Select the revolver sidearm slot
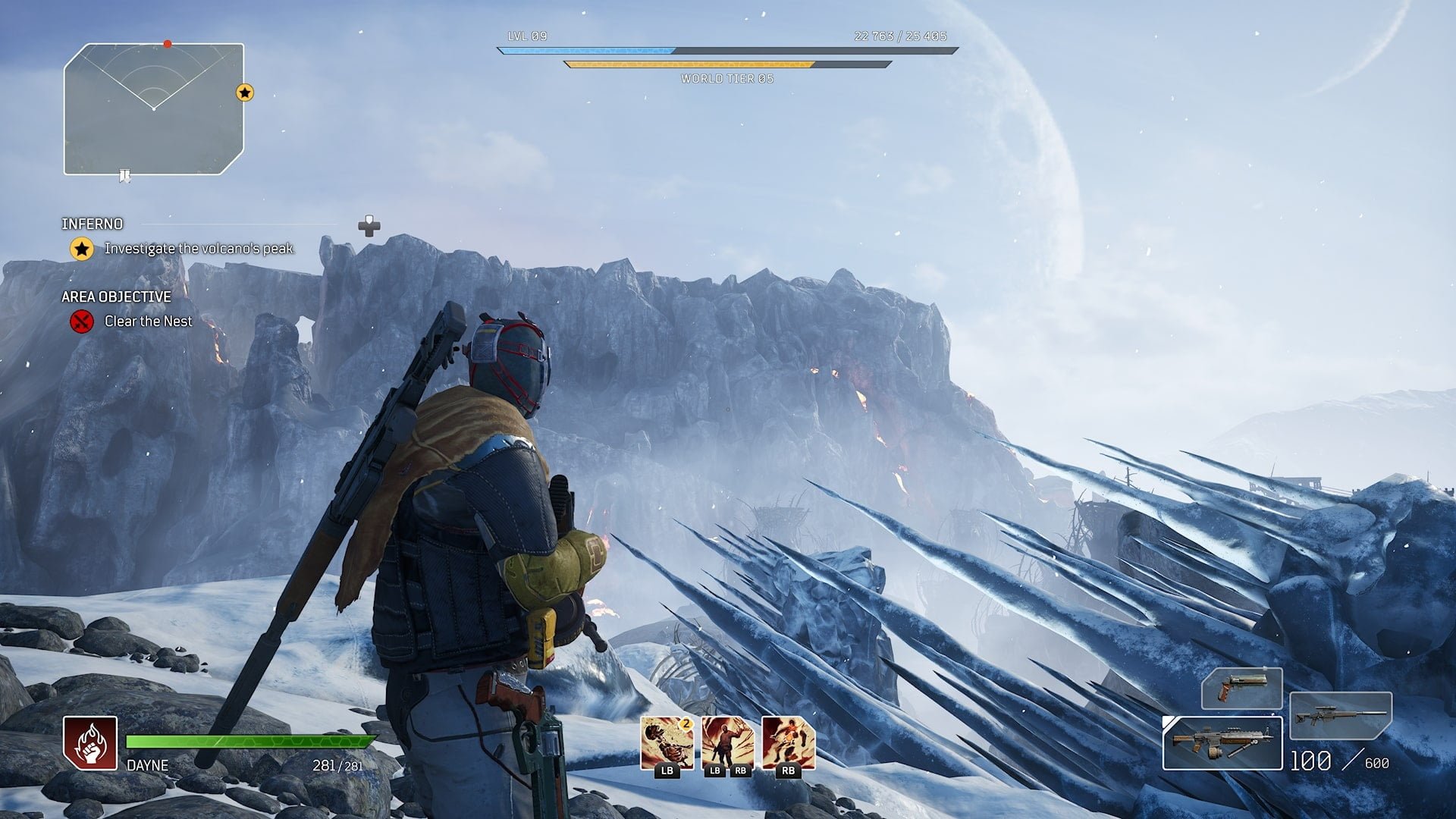This screenshot has width=1456, height=819. pyautogui.click(x=1241, y=689)
